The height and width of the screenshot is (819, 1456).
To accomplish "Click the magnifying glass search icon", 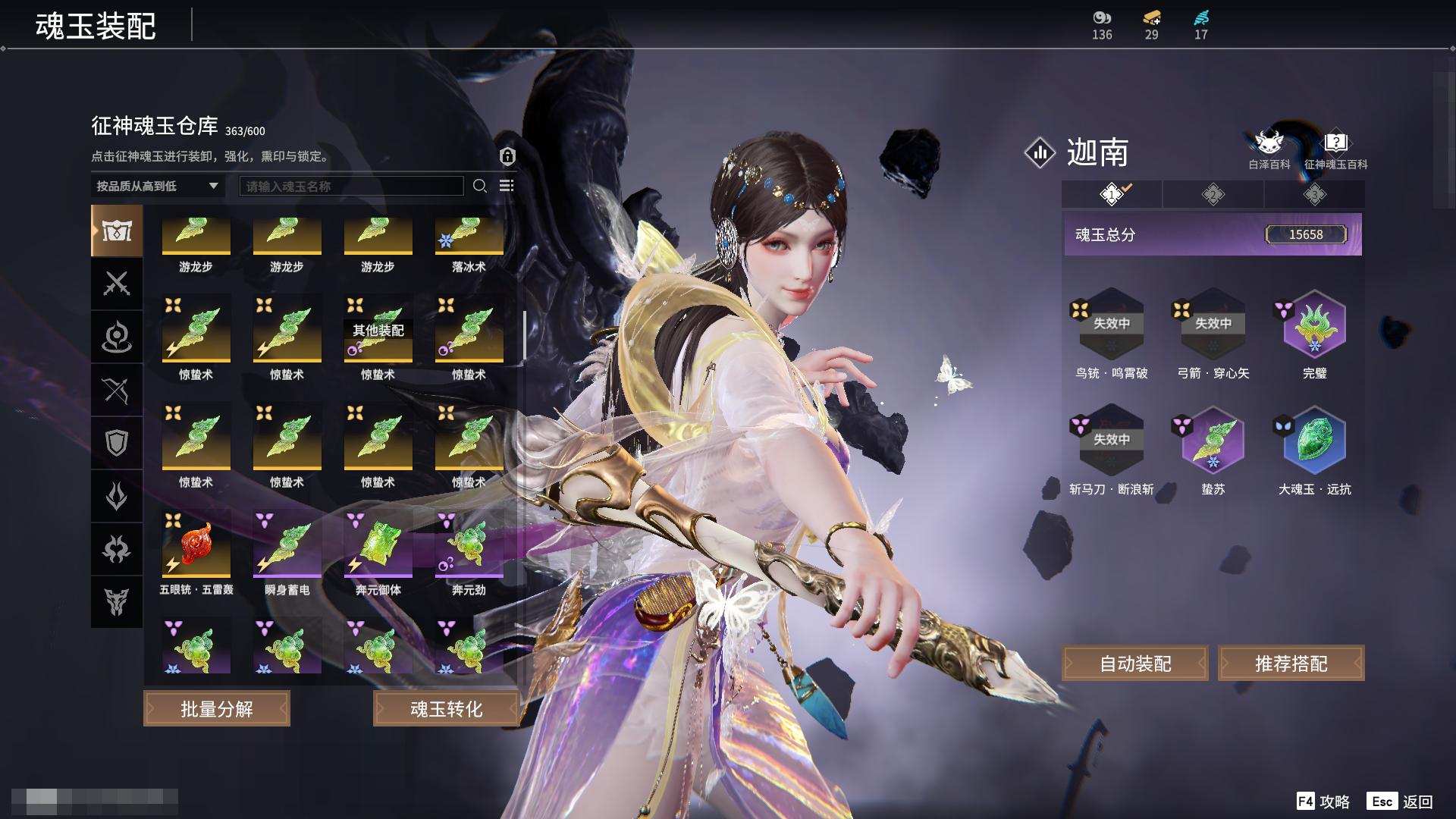I will tap(480, 186).
